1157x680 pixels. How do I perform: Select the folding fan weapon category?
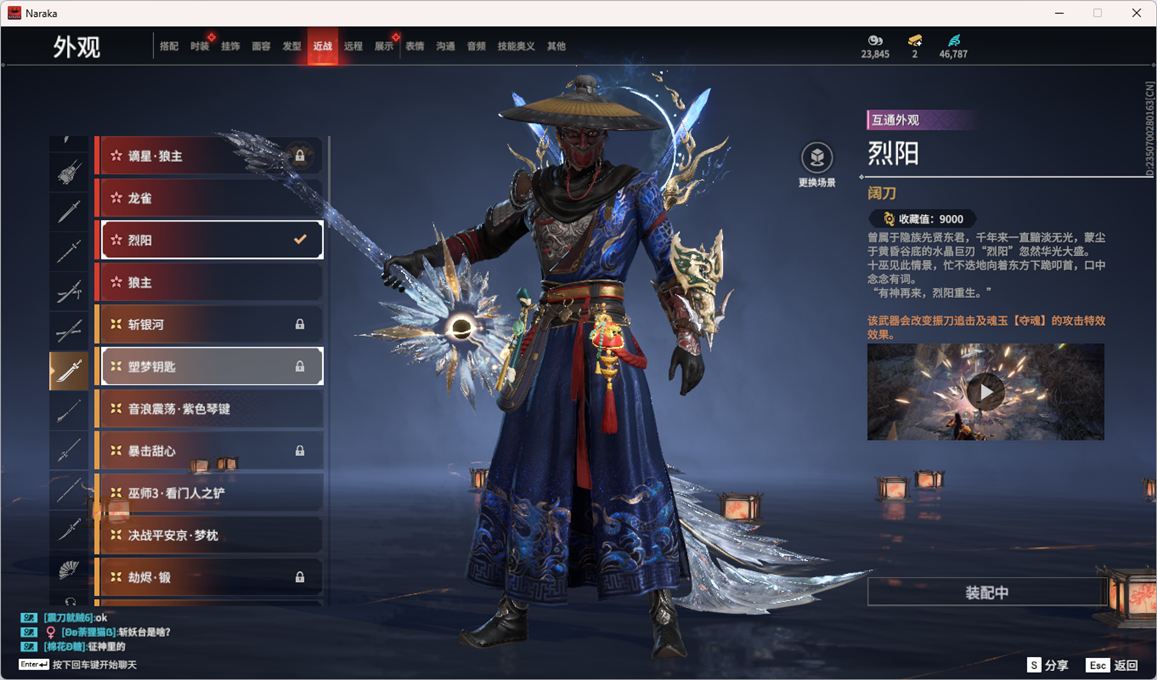coord(69,569)
